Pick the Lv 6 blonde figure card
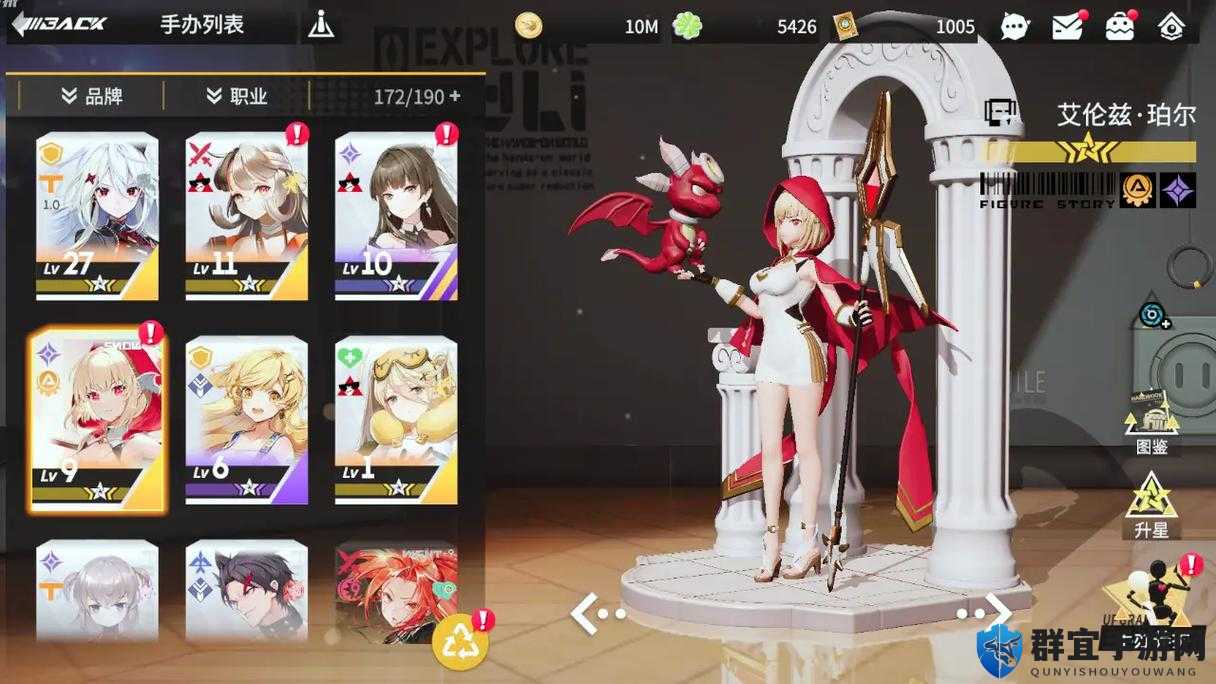The height and width of the screenshot is (684, 1216). [247, 420]
